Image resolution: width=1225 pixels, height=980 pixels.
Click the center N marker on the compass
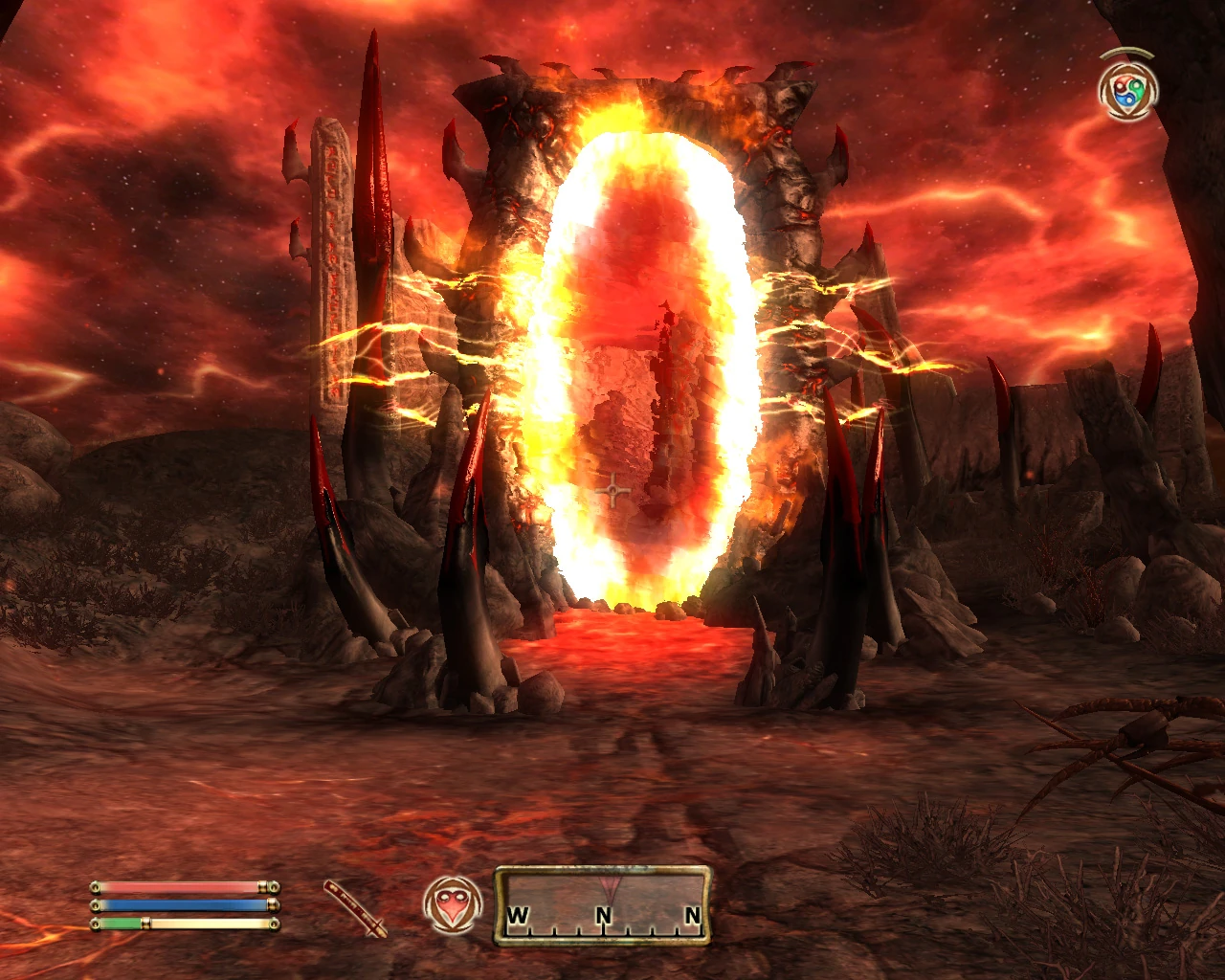pyautogui.click(x=603, y=914)
